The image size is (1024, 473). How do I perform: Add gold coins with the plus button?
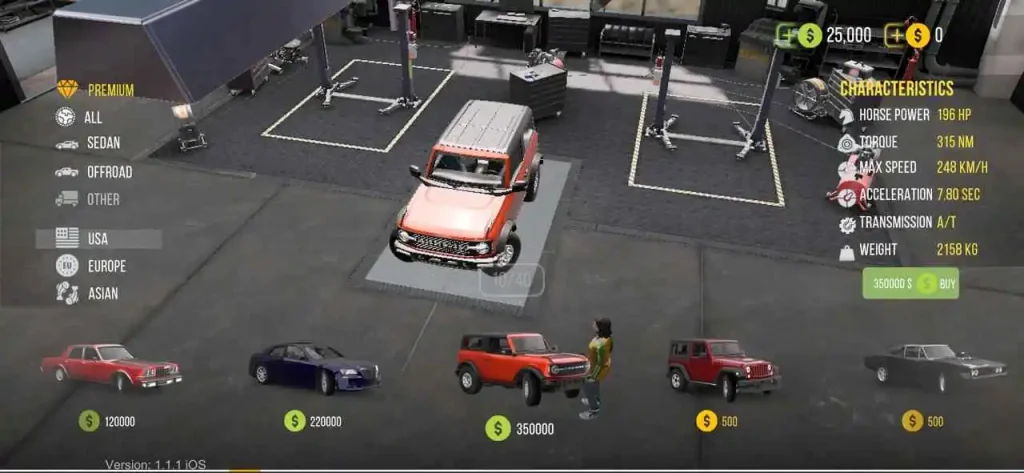[x=895, y=35]
